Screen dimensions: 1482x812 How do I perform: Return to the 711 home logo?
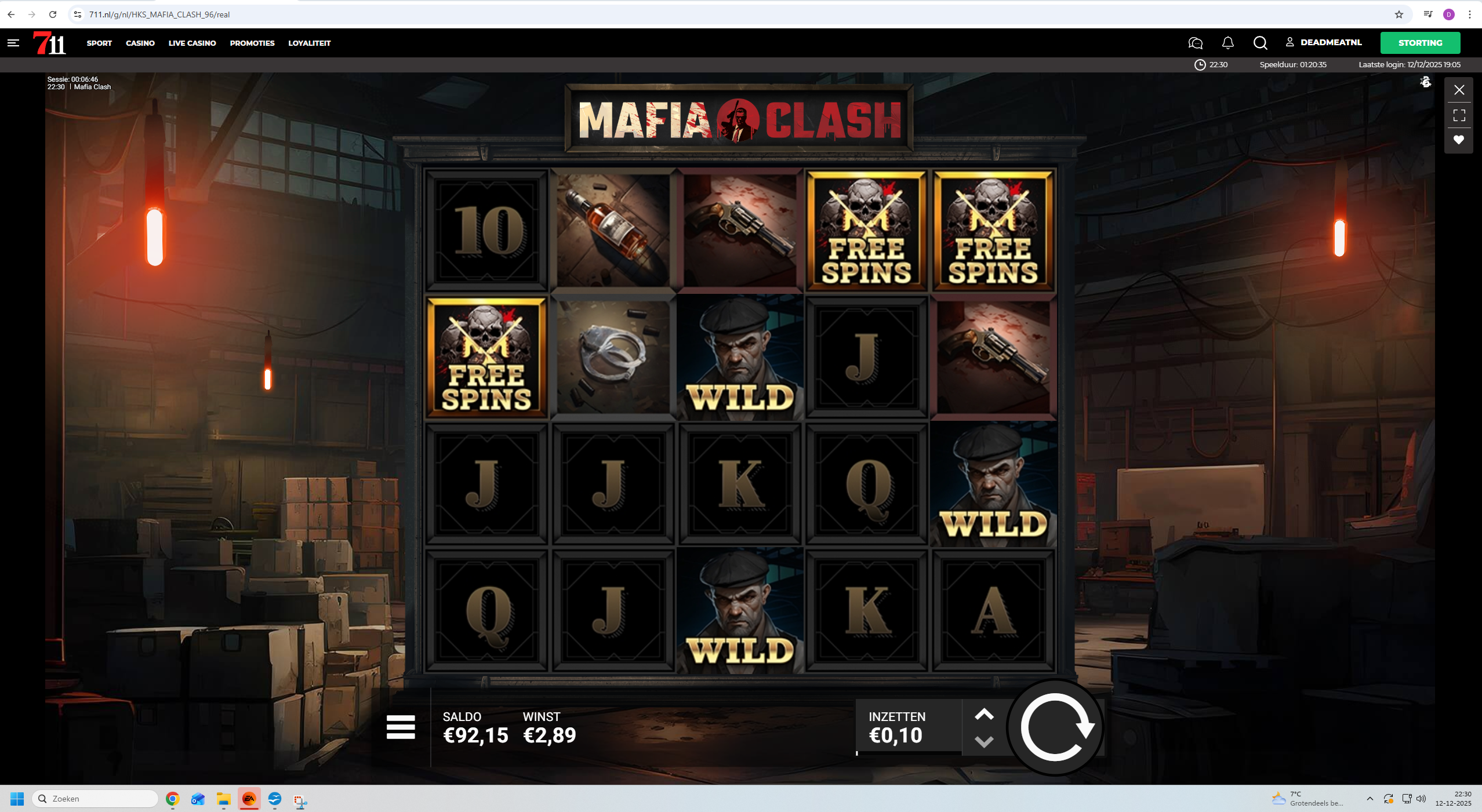click(x=49, y=43)
